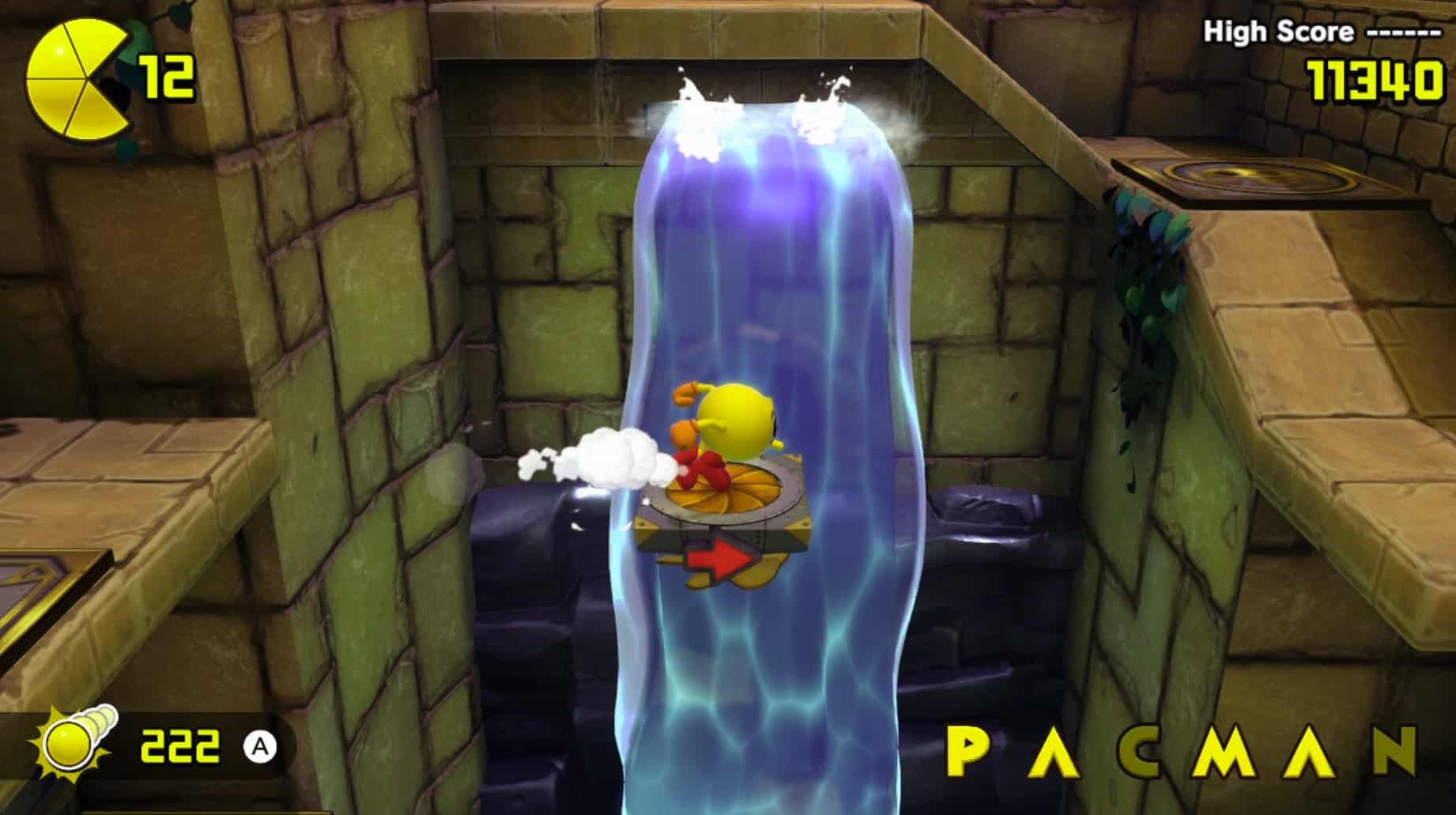The image size is (1456, 815).
Task: Click the circled A button prompt
Action: point(261,745)
